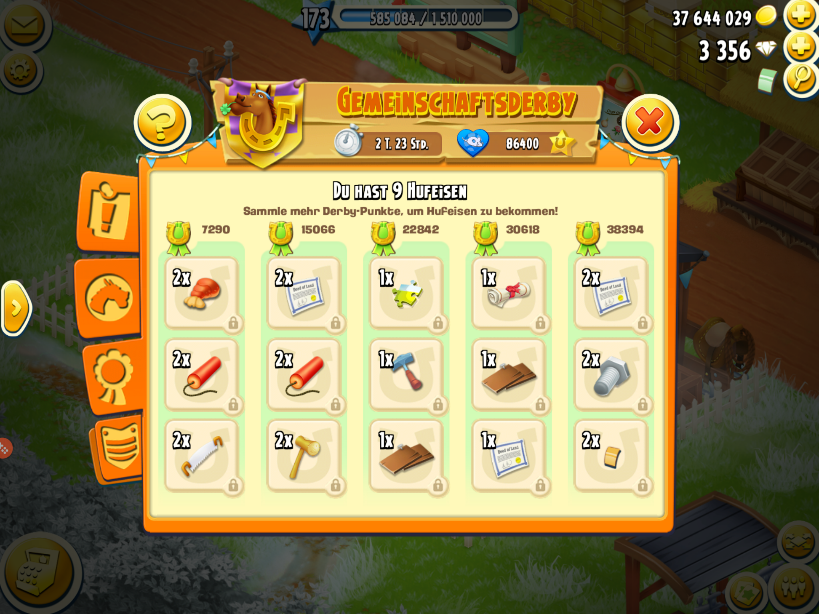This screenshot has width=819, height=614.
Task: Choose the wooden mallet reward
Action: click(x=304, y=455)
